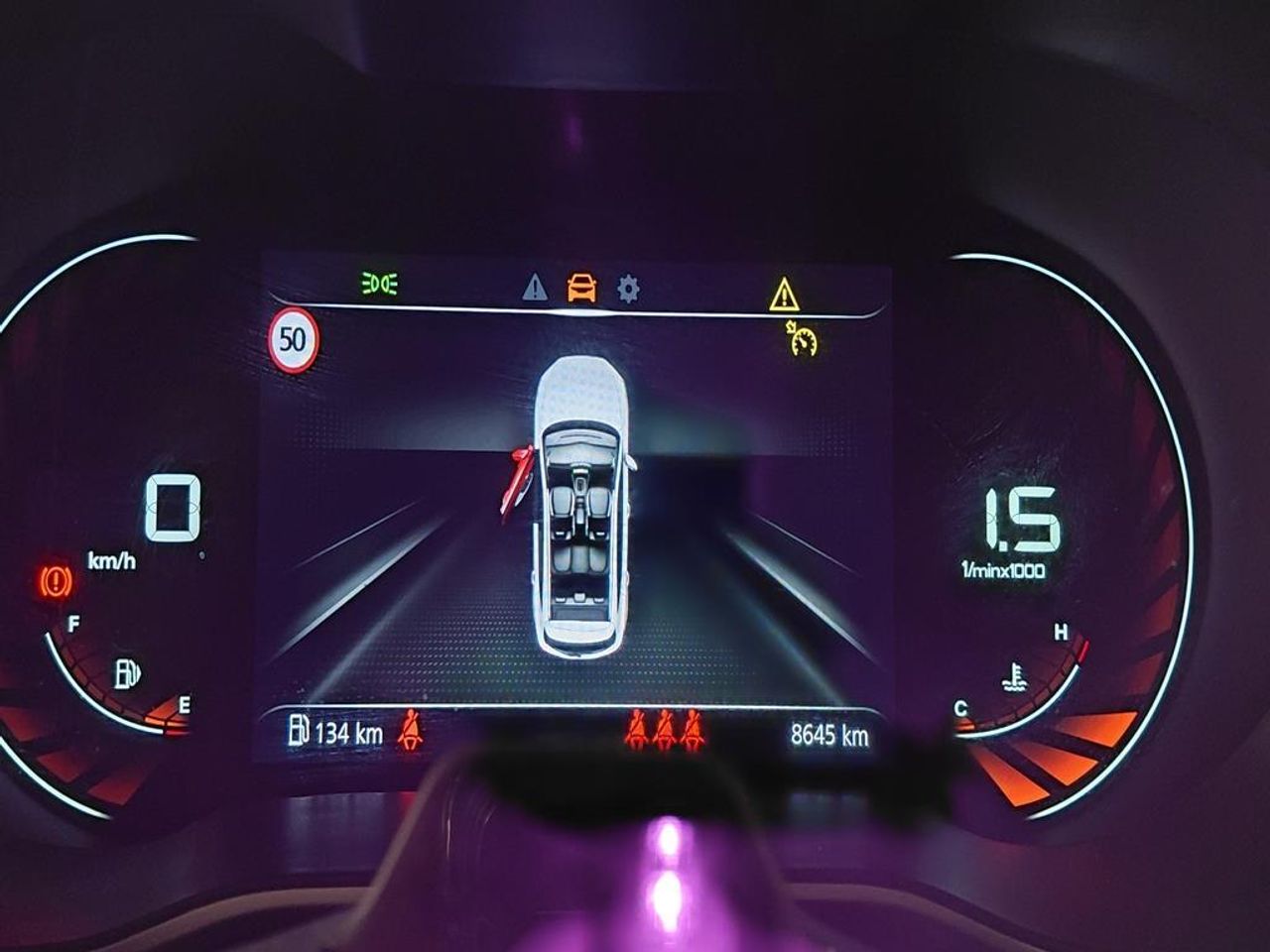1270x952 pixels.
Task: Select the orange car status tab
Action: [x=582, y=289]
